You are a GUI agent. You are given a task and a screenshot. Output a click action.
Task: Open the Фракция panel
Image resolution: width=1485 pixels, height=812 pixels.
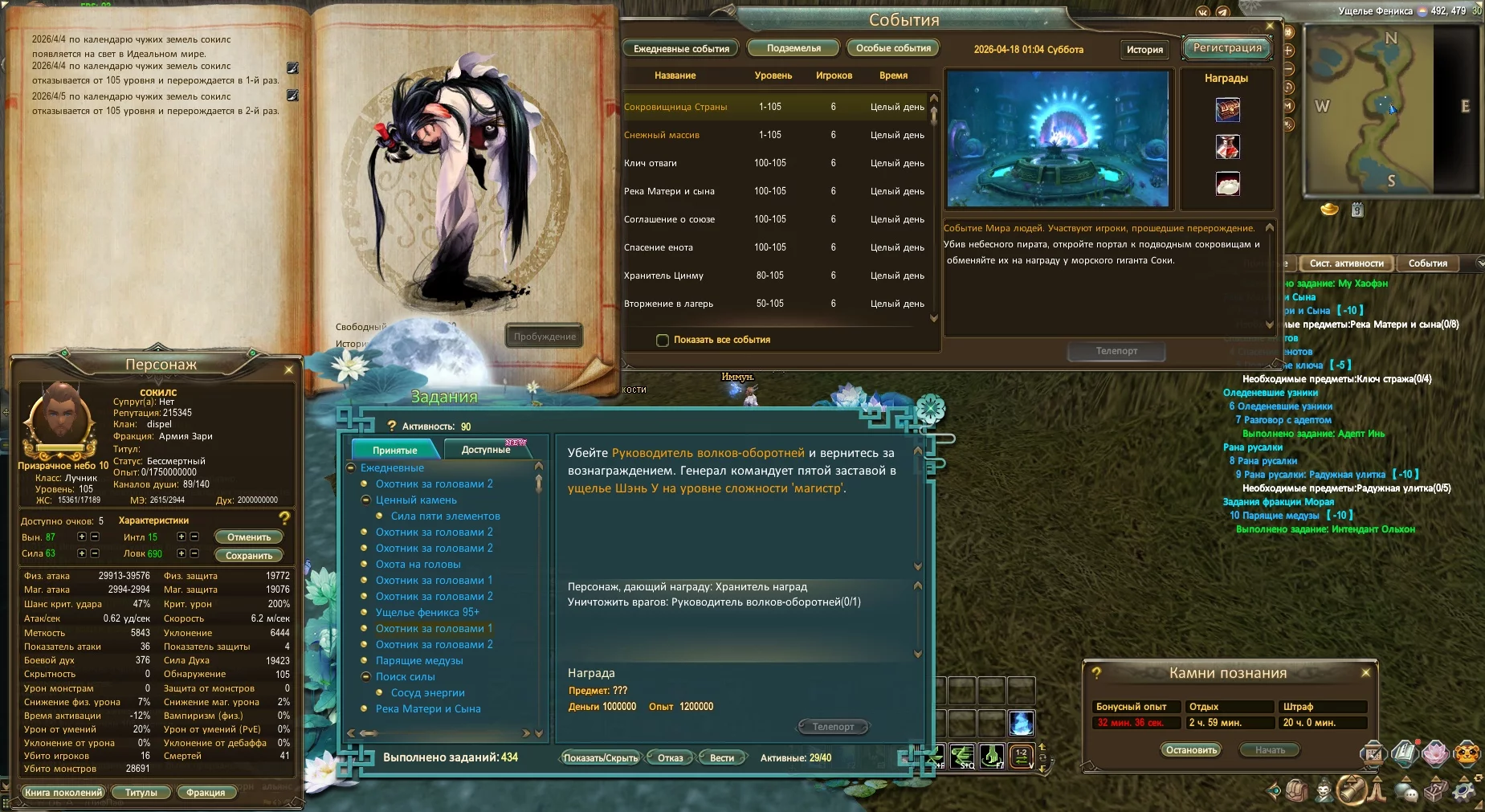pyautogui.click(x=206, y=792)
